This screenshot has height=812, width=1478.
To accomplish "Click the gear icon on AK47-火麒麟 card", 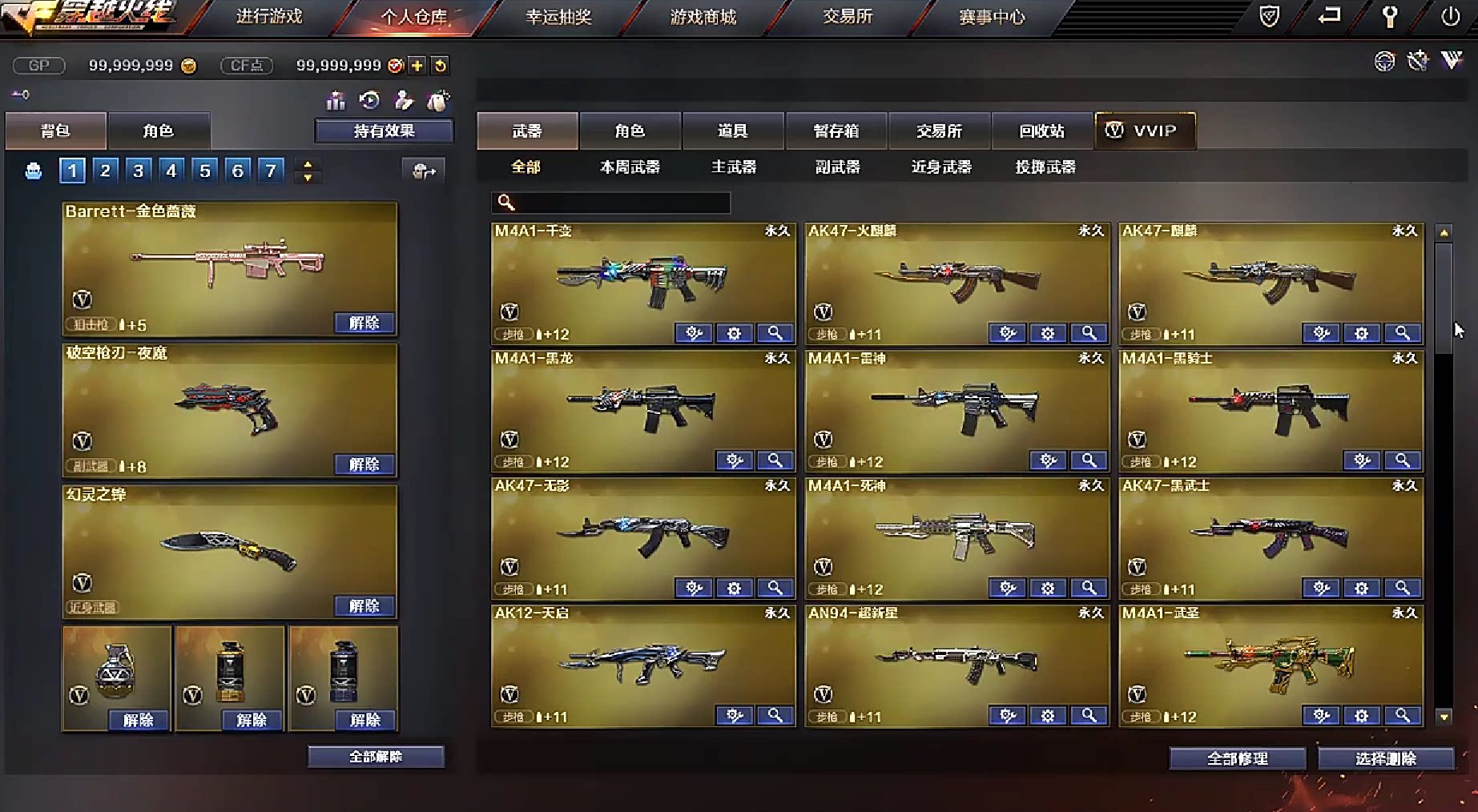I will [1048, 332].
